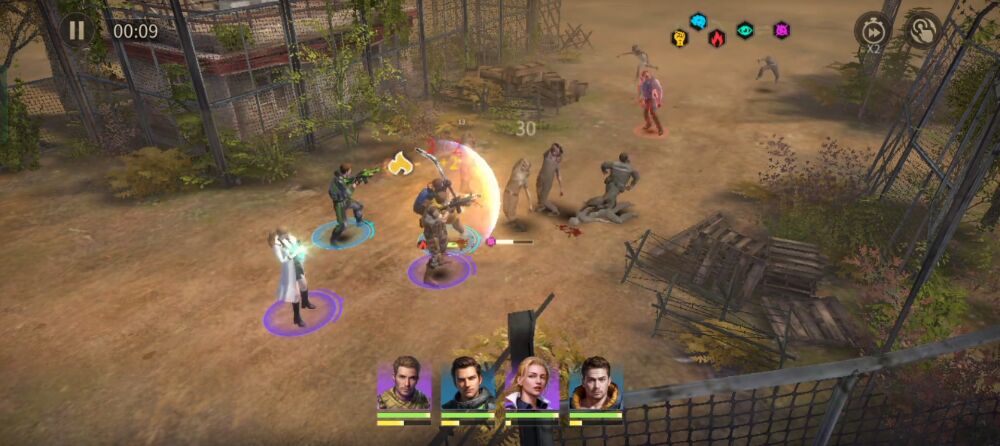Click the purple demon face type icon
The image size is (1000, 446).
(781, 30)
